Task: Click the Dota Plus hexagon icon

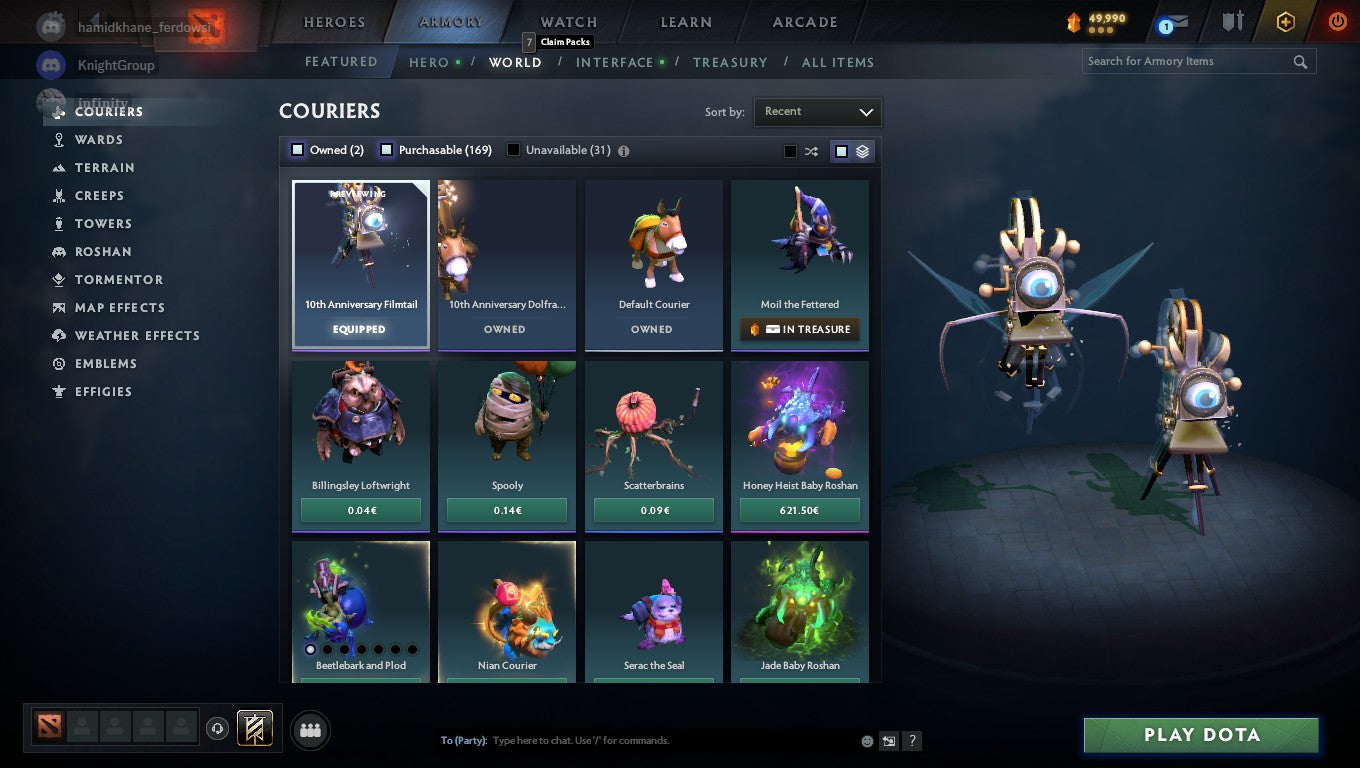Action: pos(1286,20)
